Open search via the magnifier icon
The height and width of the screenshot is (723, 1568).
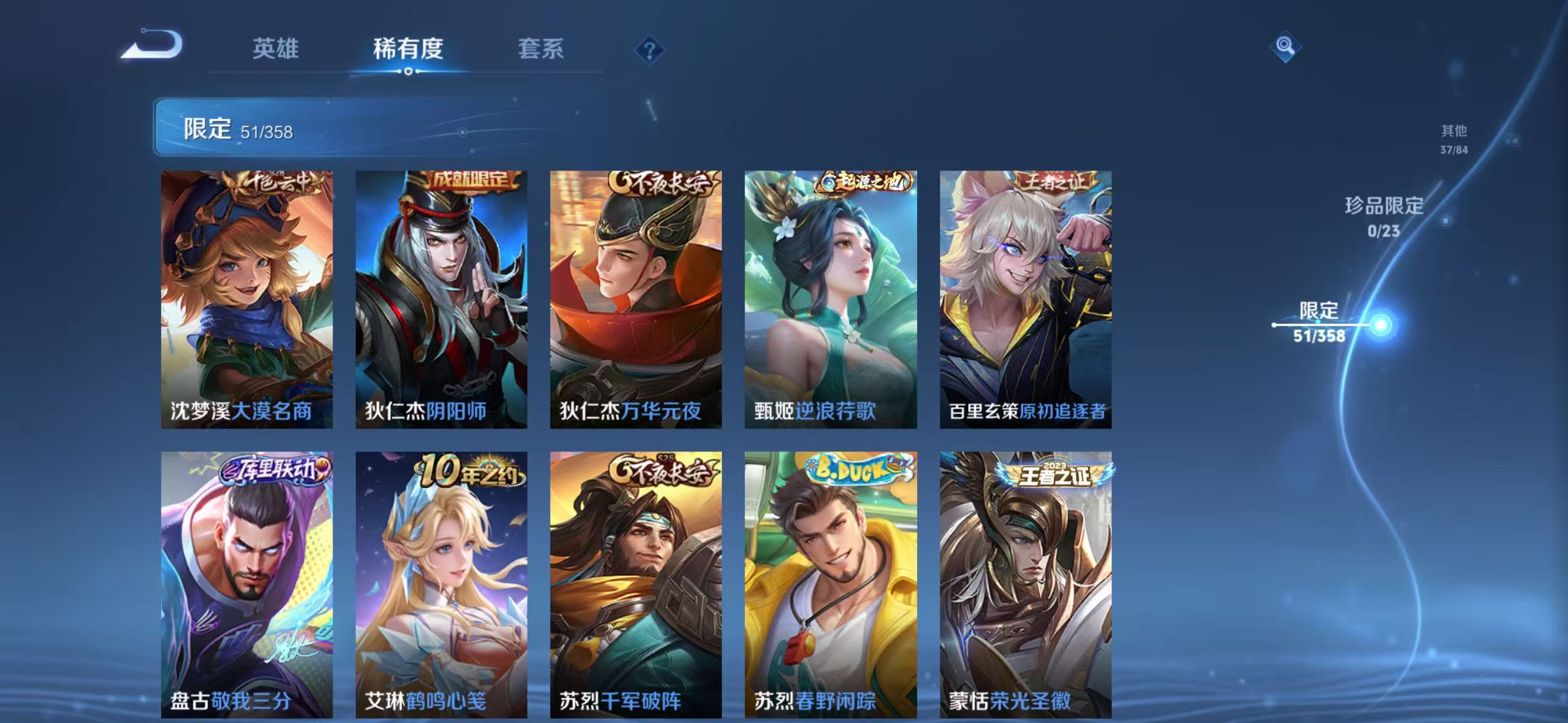pyautogui.click(x=1285, y=46)
